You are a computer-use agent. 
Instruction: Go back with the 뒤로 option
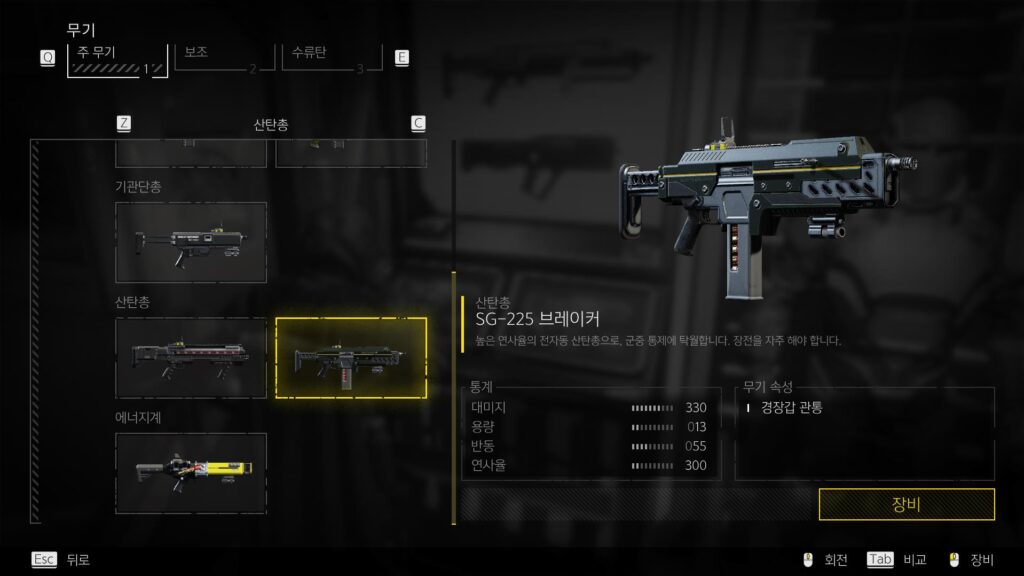[62, 560]
